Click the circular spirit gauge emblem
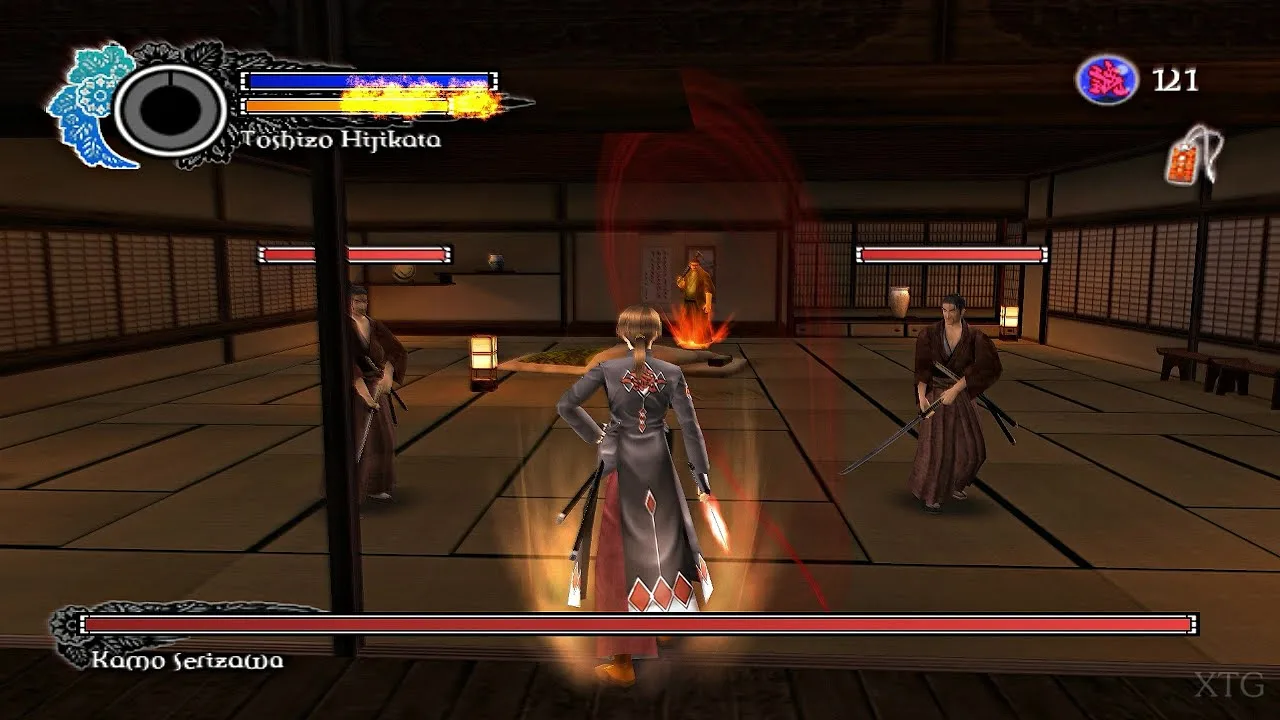This screenshot has width=1280, height=720. click(171, 109)
